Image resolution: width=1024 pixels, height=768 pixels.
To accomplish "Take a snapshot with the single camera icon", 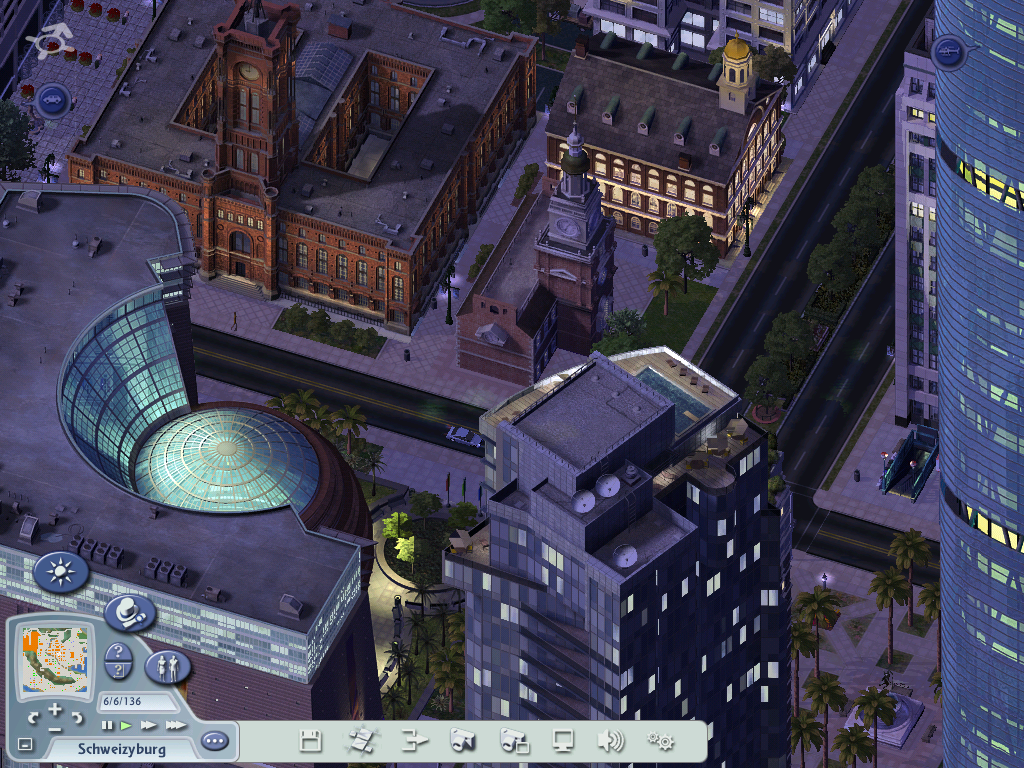I will (x=462, y=741).
